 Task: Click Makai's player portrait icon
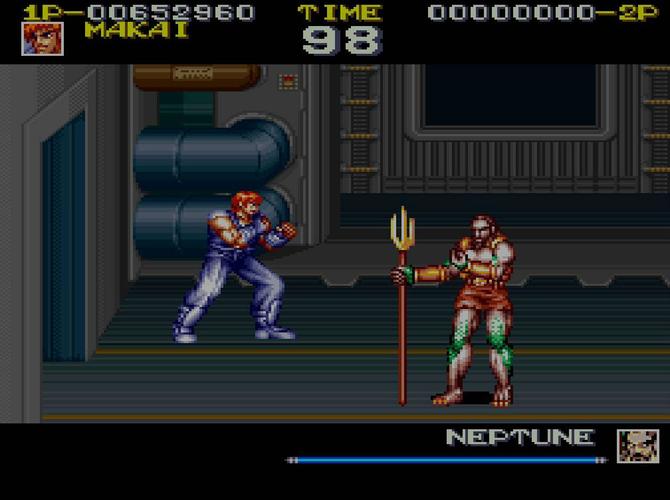pyautogui.click(x=43, y=38)
